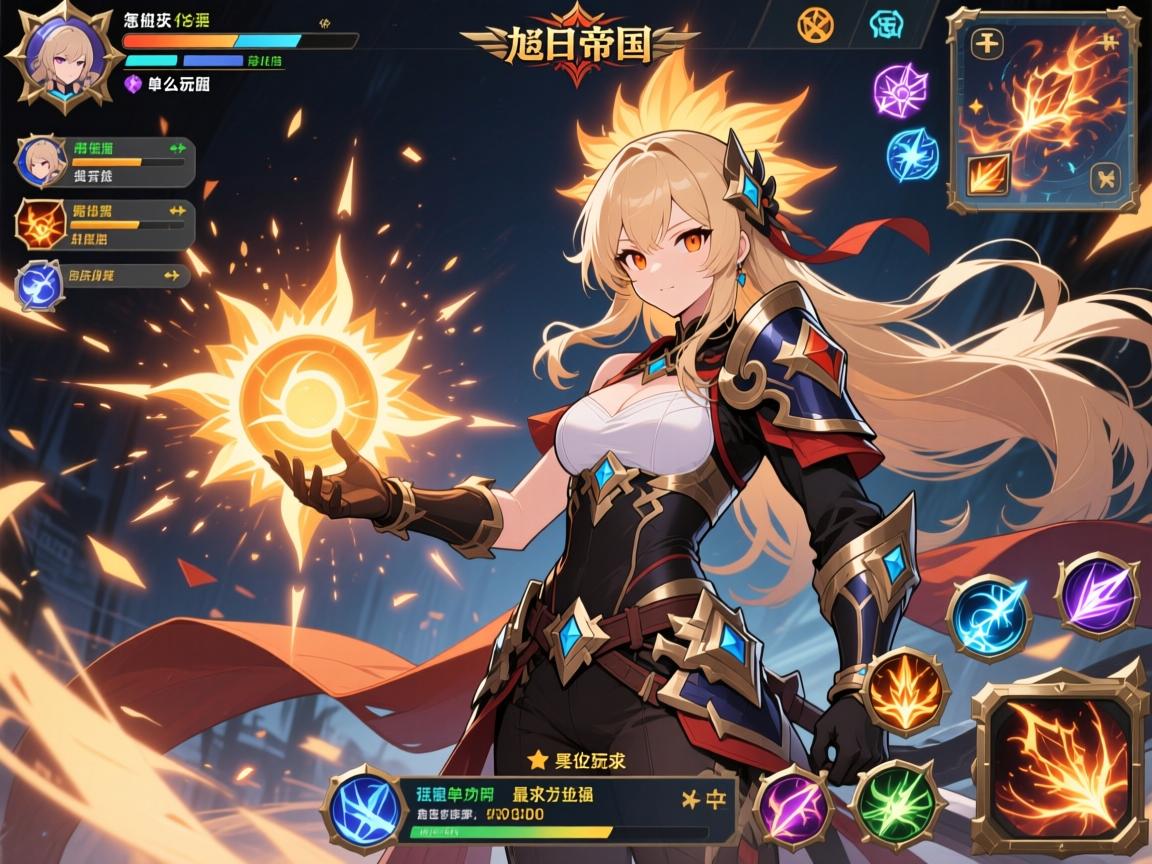Click the crossed-mark button in the fire card's corner
This screenshot has width=1152, height=864.
[x=1108, y=178]
